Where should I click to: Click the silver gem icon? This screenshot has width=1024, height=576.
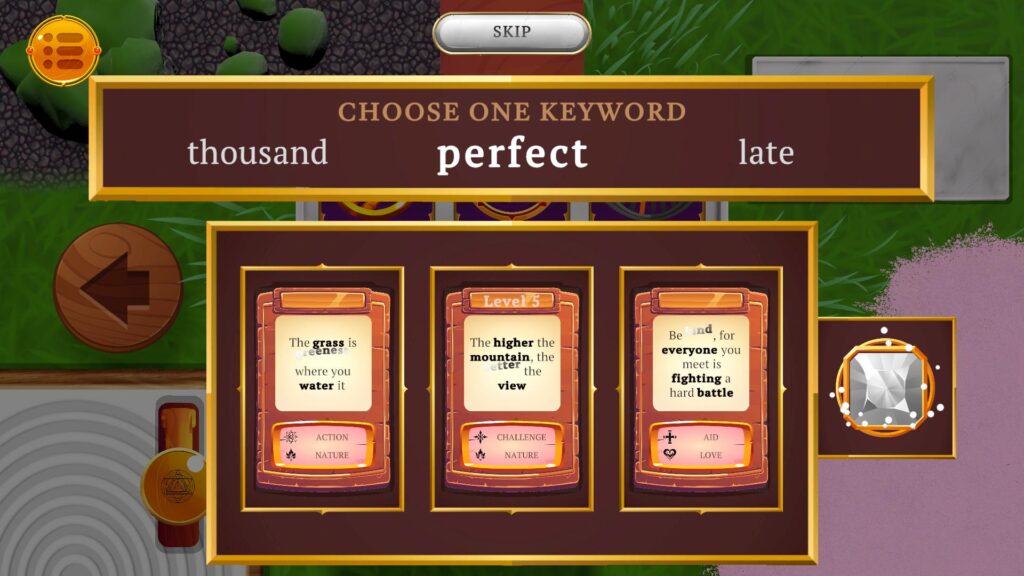click(x=884, y=386)
